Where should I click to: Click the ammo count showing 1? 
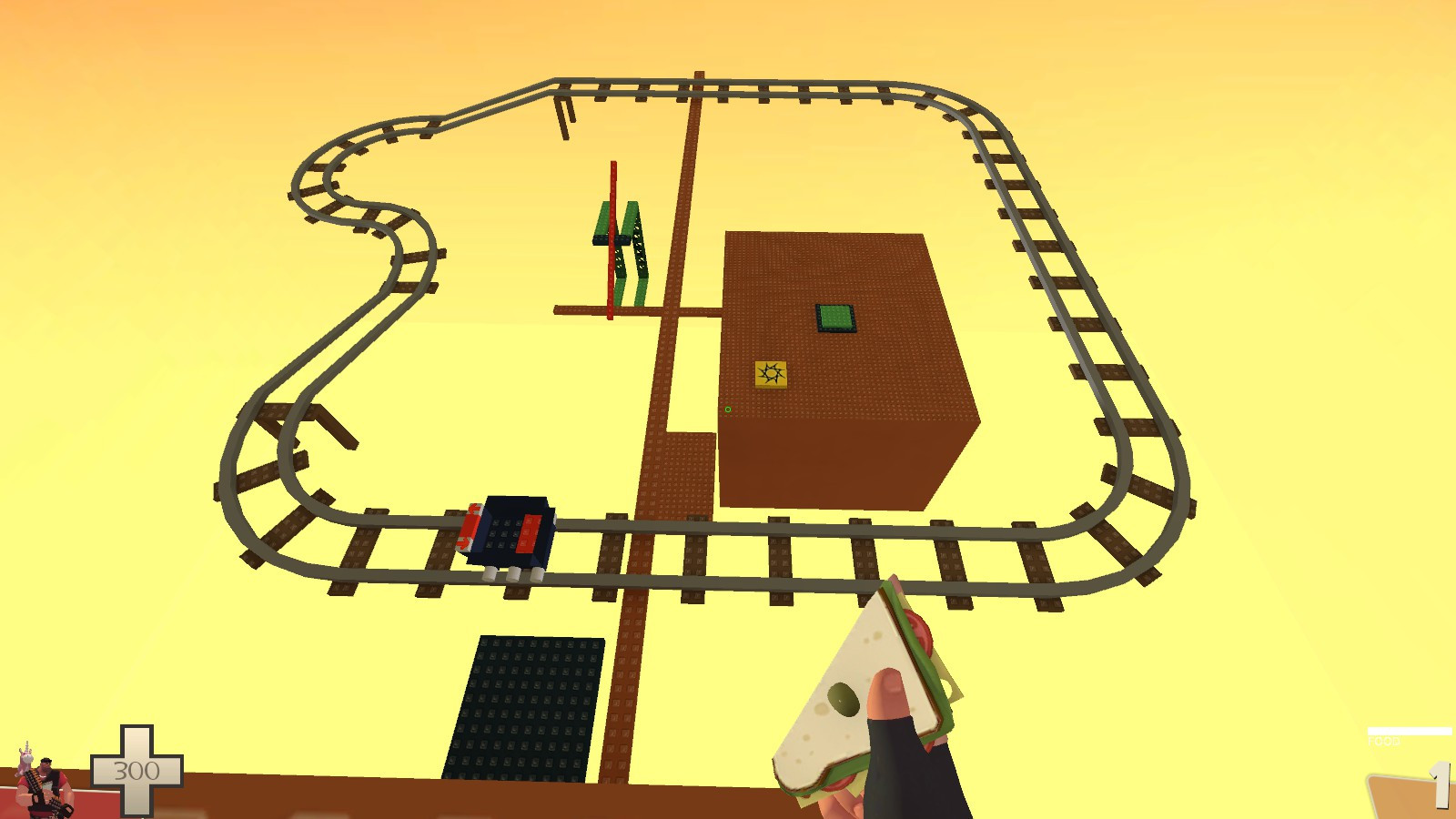pos(1440,783)
